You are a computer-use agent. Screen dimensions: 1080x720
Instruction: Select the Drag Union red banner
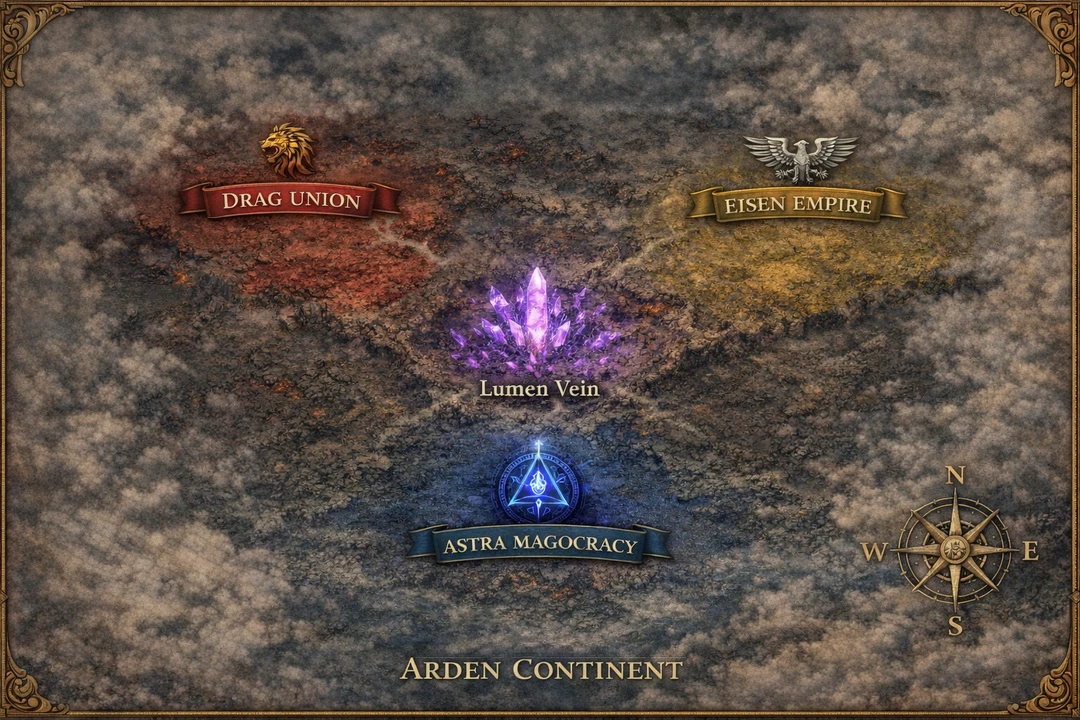290,200
